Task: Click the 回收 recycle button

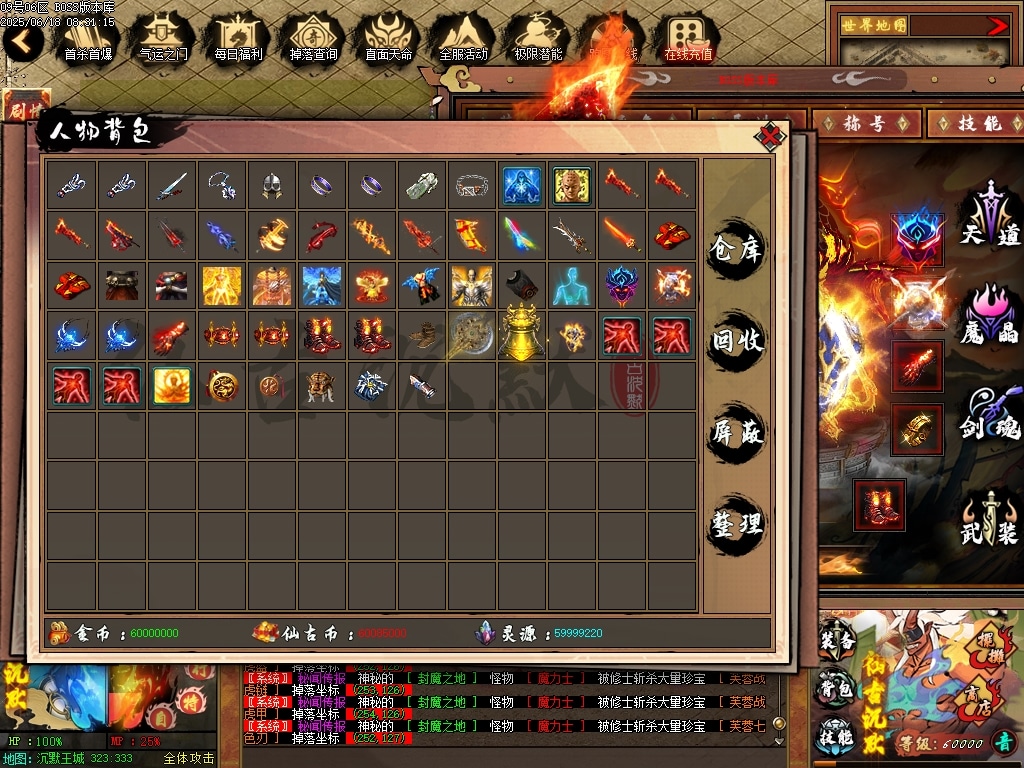Action: click(x=737, y=340)
